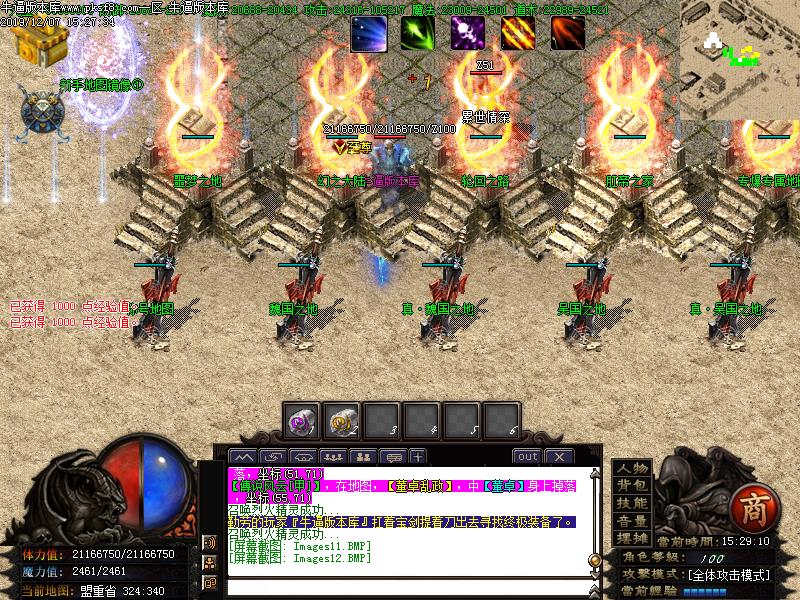Close the chat window with X
The width and height of the screenshot is (800, 600).
coord(558,456)
